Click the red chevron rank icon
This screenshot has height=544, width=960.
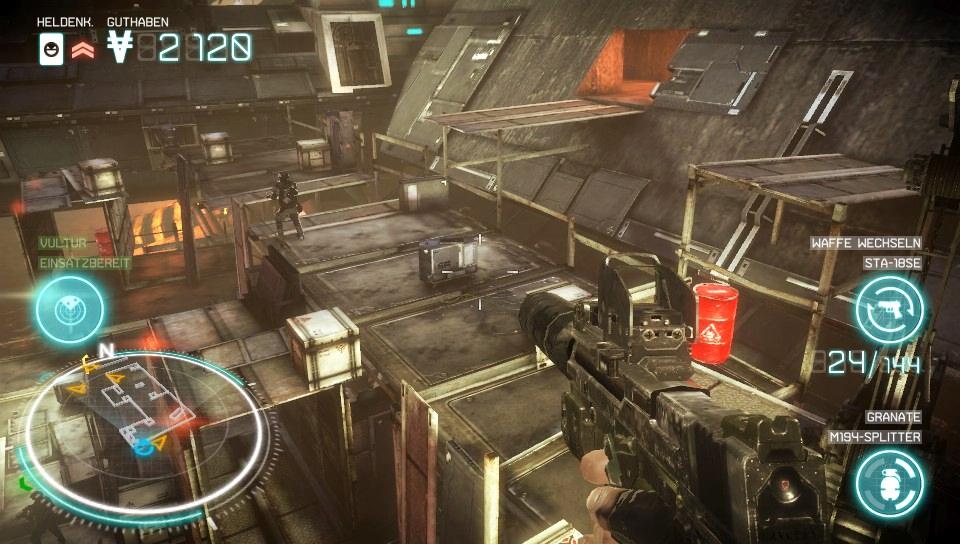(82, 48)
